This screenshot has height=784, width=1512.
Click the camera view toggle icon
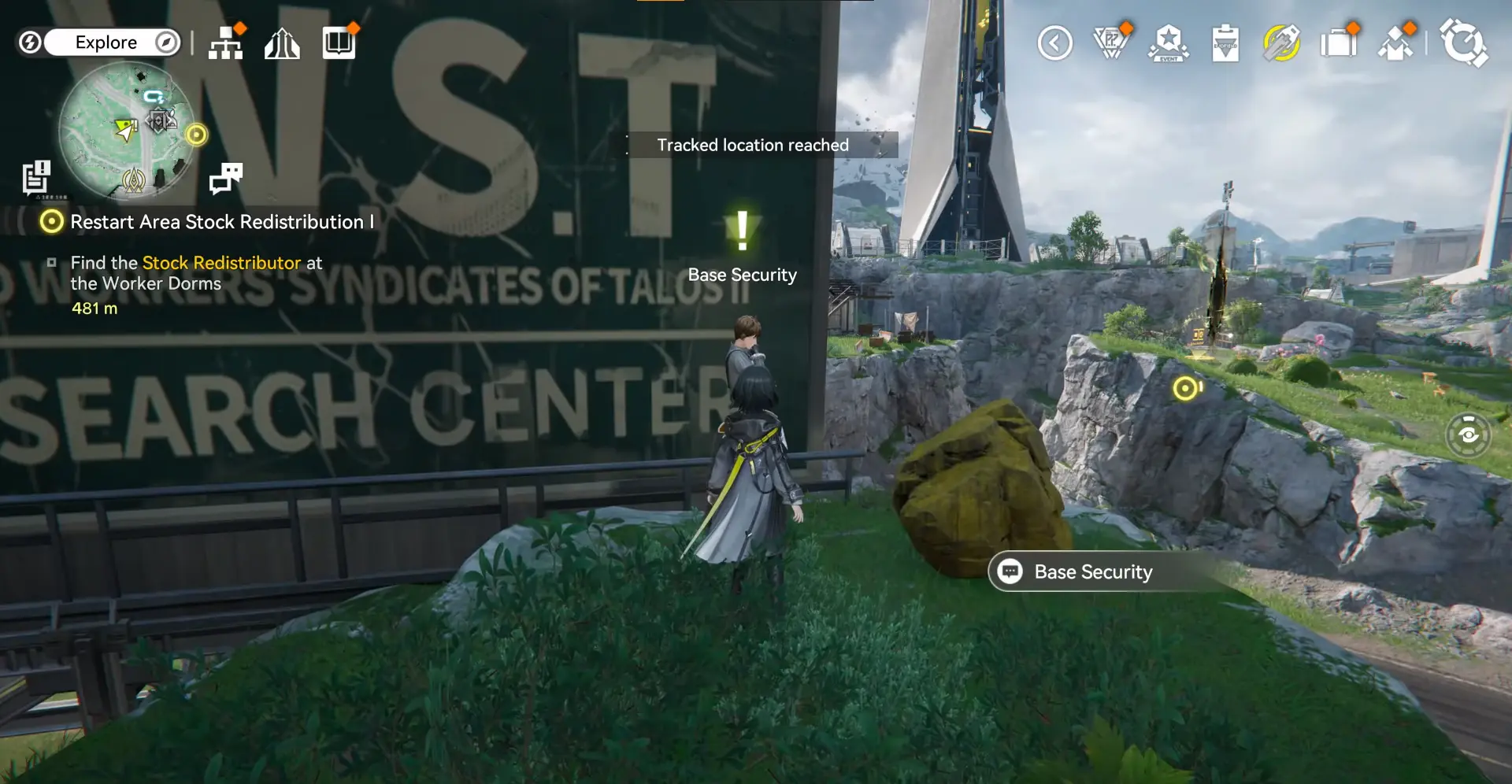[x=1468, y=435]
